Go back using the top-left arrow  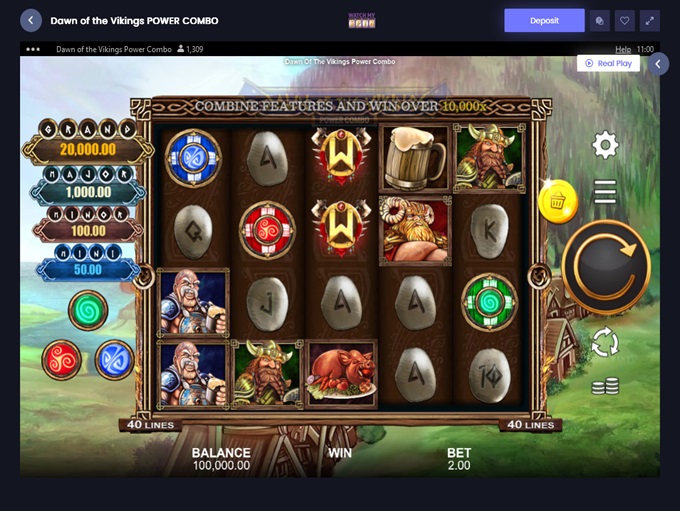(x=31, y=20)
